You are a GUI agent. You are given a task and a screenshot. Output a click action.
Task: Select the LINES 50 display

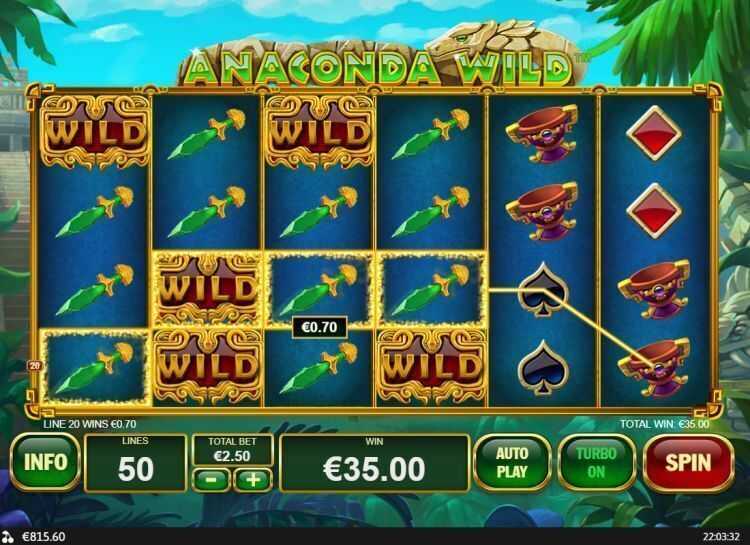click(135, 463)
